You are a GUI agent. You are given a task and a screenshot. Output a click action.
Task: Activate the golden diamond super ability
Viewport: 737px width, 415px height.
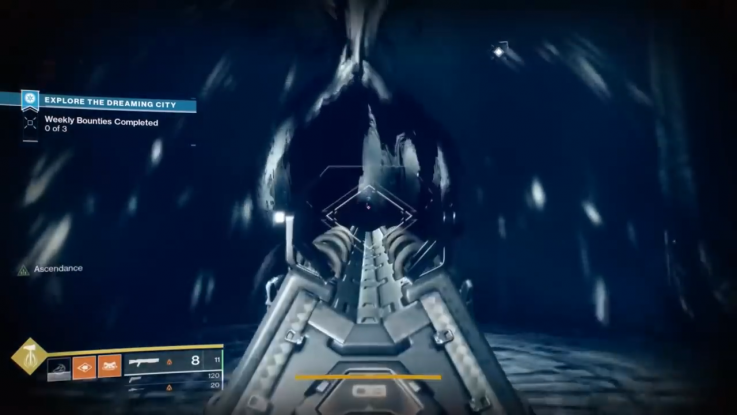point(27,356)
